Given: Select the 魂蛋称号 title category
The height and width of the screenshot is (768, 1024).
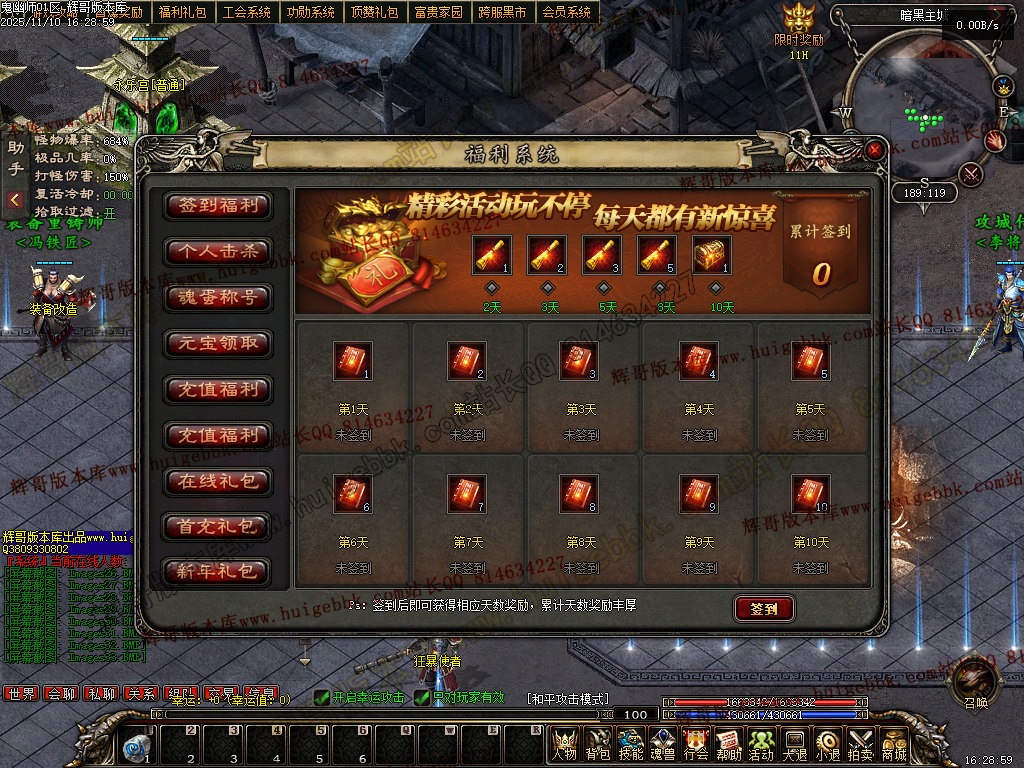Looking at the screenshot, I should tap(218, 297).
